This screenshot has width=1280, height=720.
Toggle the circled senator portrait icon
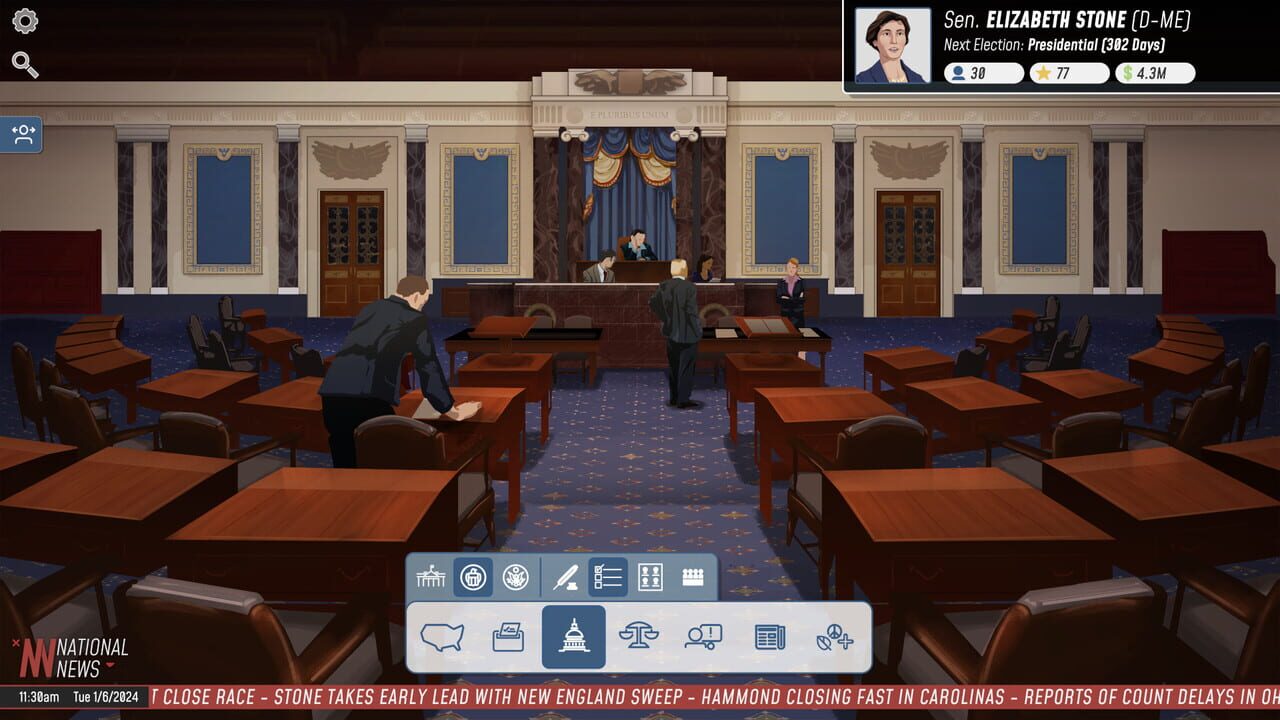click(x=474, y=577)
